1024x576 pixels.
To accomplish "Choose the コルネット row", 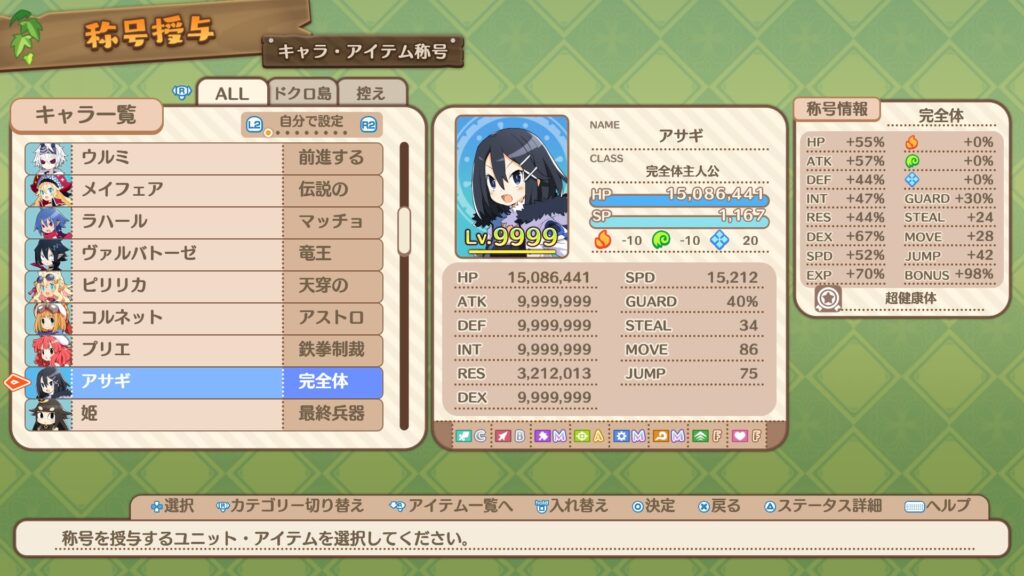I will [x=204, y=317].
